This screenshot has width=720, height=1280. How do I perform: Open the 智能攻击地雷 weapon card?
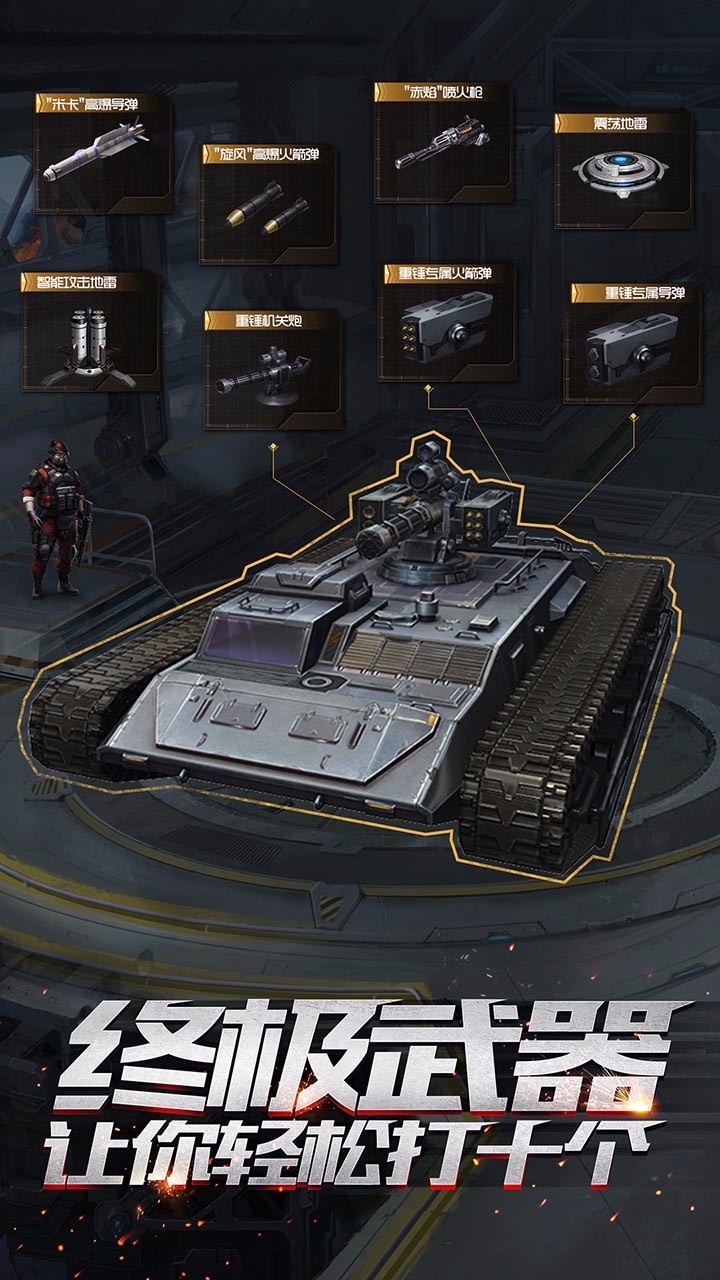pyautogui.click(x=91, y=331)
